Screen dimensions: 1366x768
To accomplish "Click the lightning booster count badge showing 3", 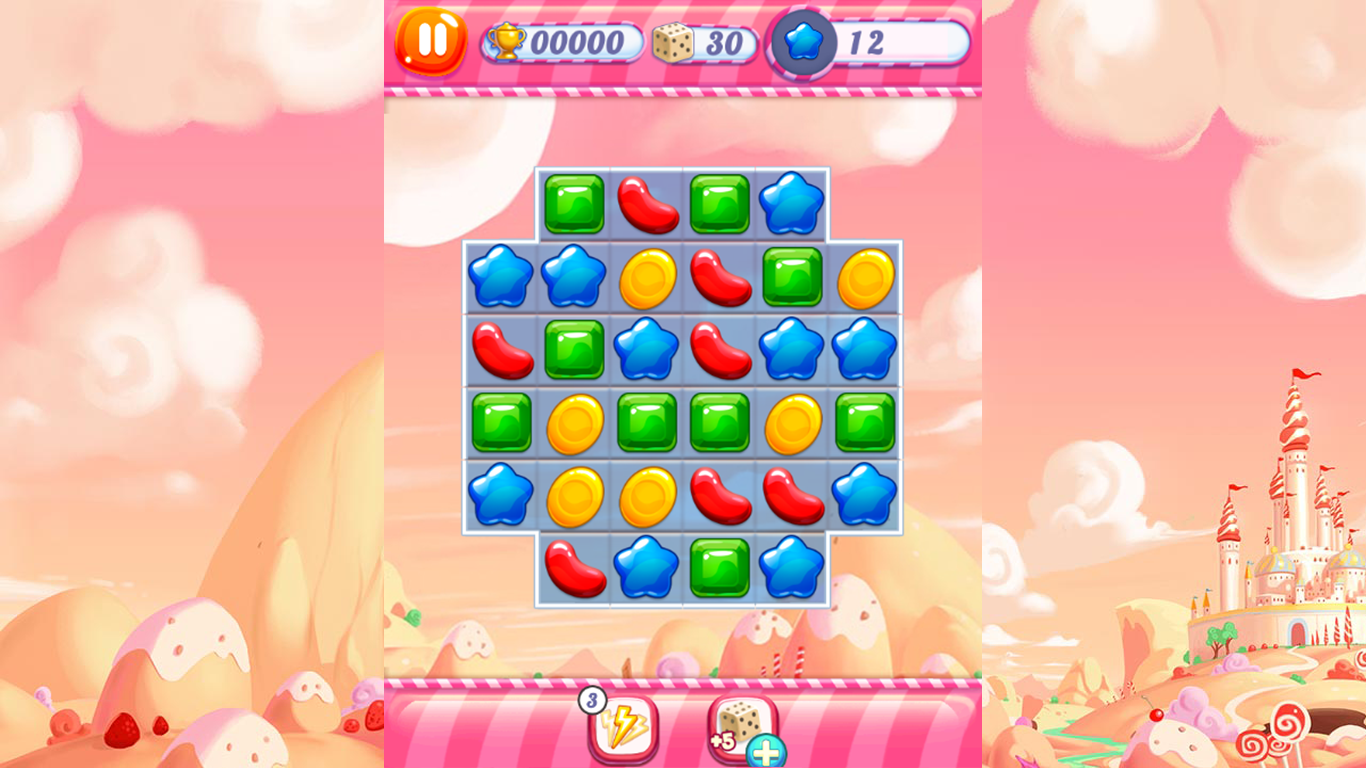I will (x=592, y=702).
